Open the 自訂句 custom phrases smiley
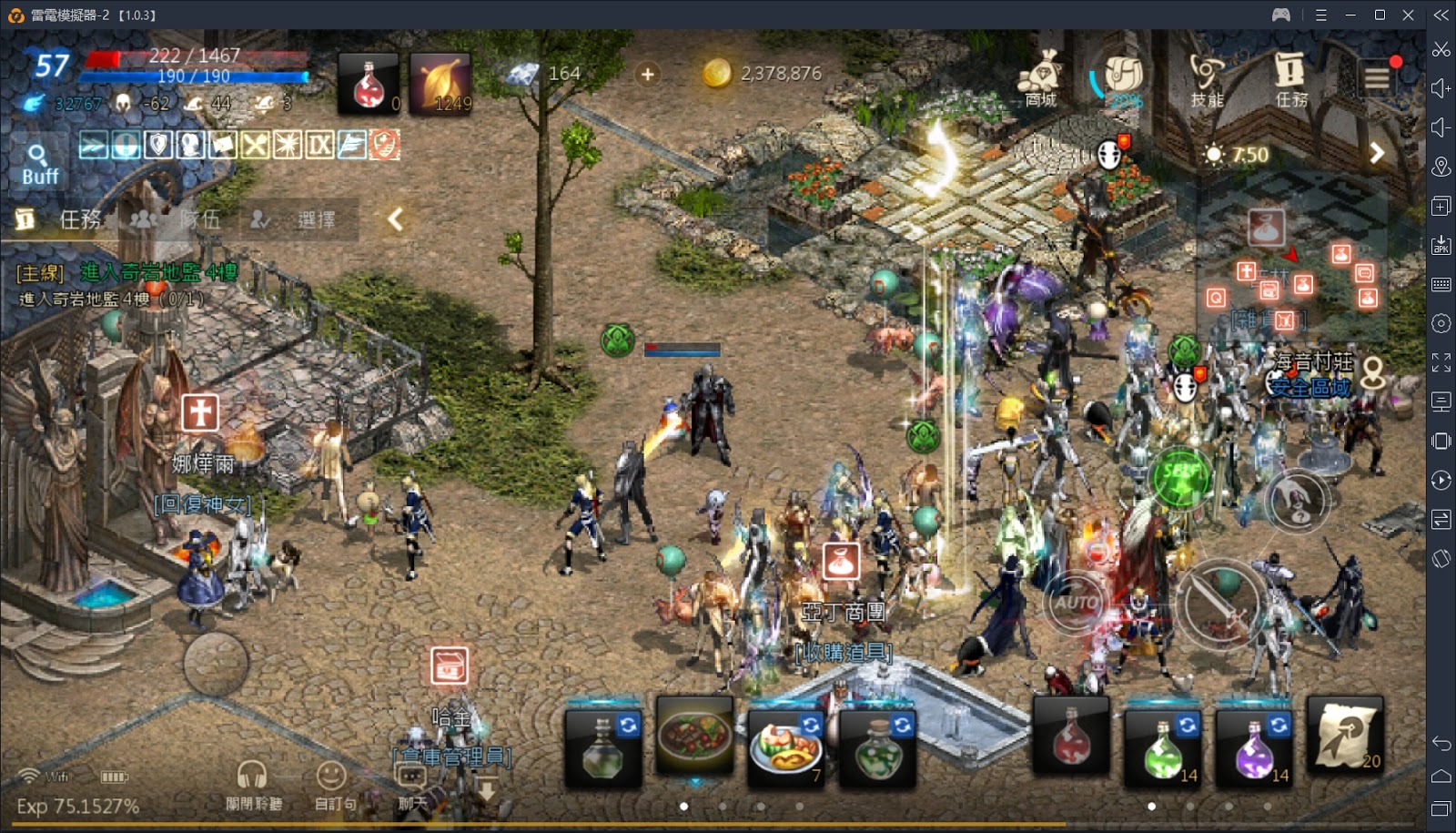The image size is (1456, 833). [x=333, y=785]
